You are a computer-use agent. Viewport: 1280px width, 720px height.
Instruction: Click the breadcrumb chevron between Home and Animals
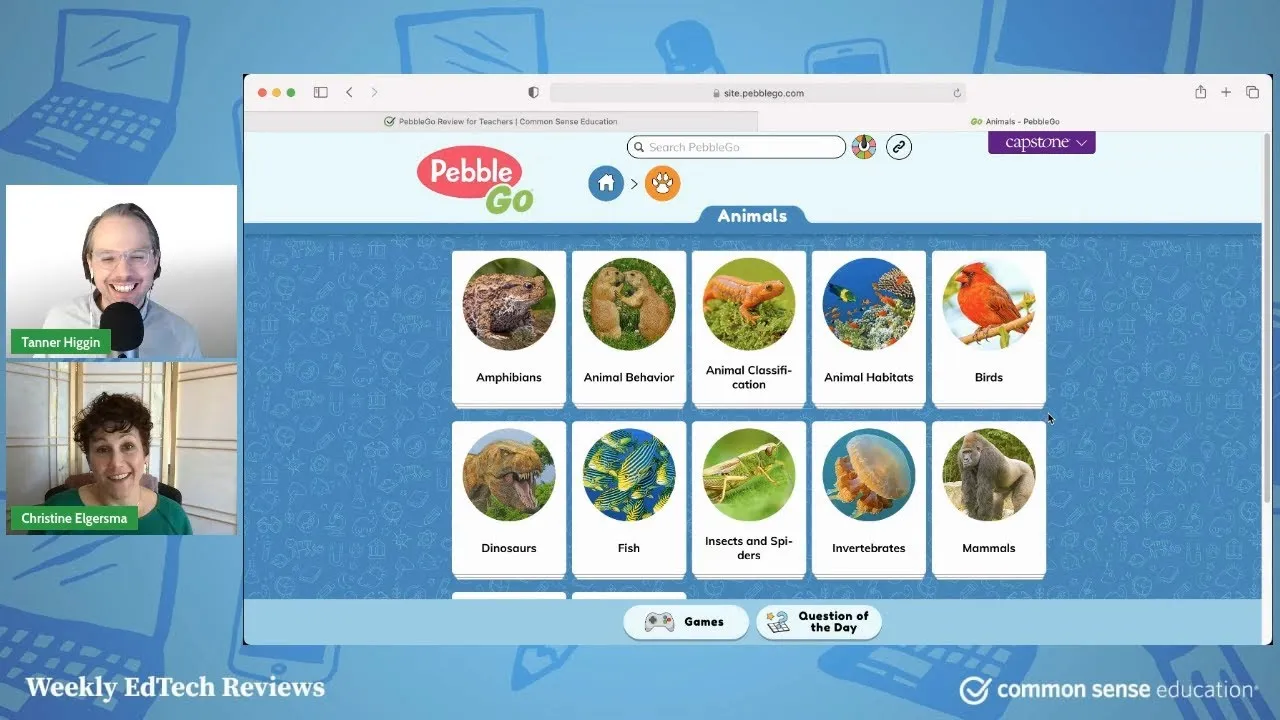point(632,183)
